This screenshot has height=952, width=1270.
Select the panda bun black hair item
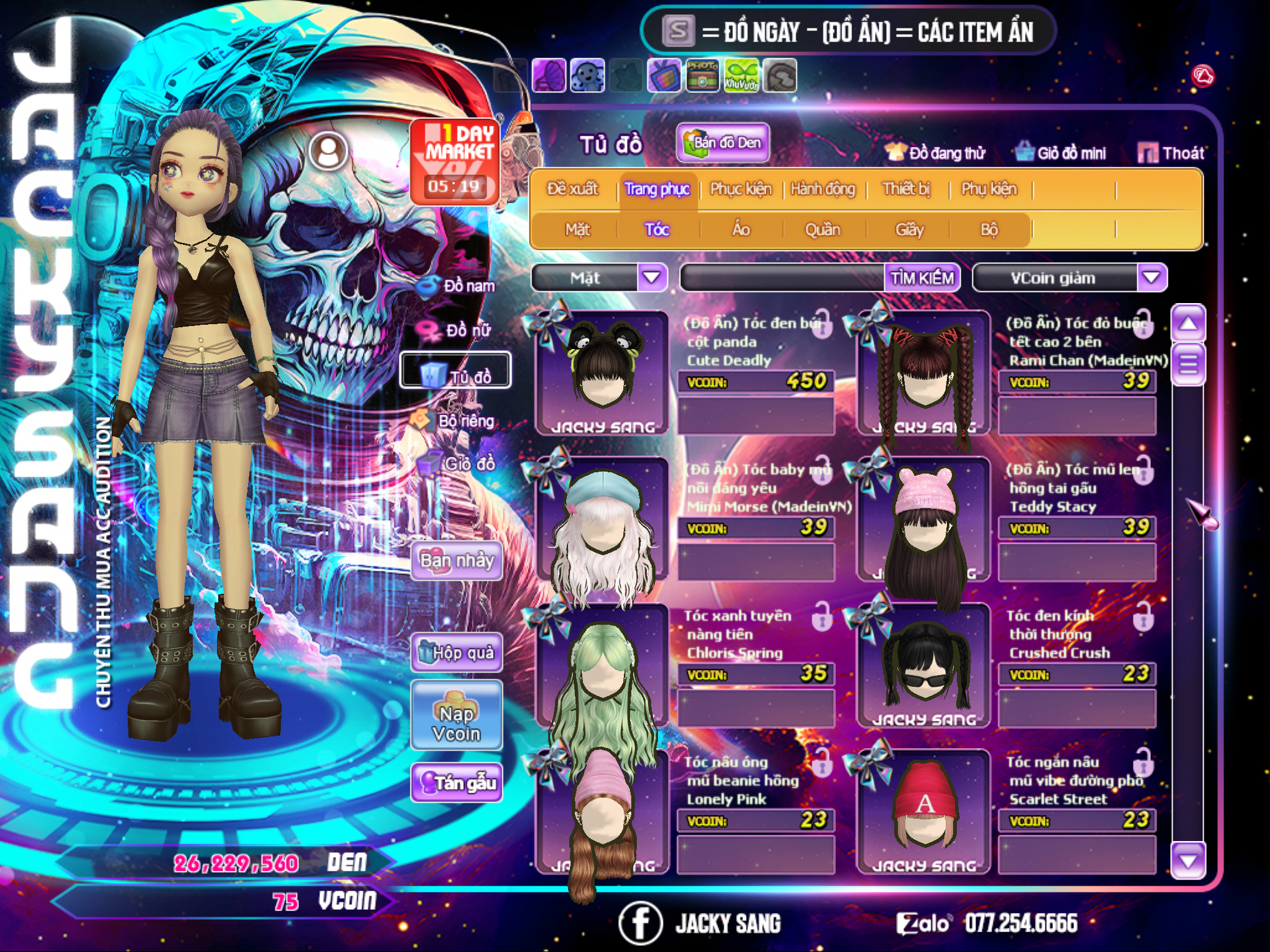coord(603,372)
